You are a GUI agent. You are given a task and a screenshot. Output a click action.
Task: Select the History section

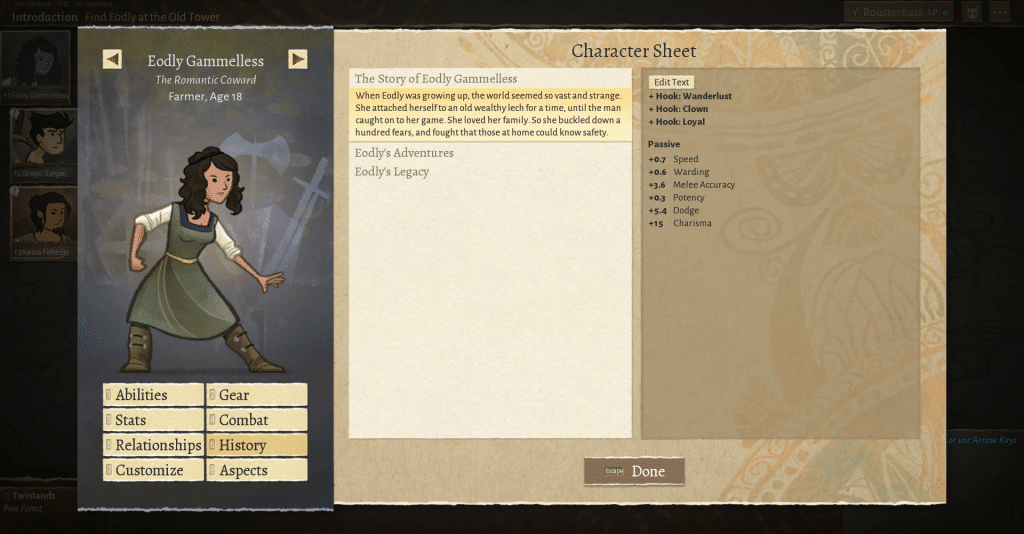pyautogui.click(x=257, y=445)
